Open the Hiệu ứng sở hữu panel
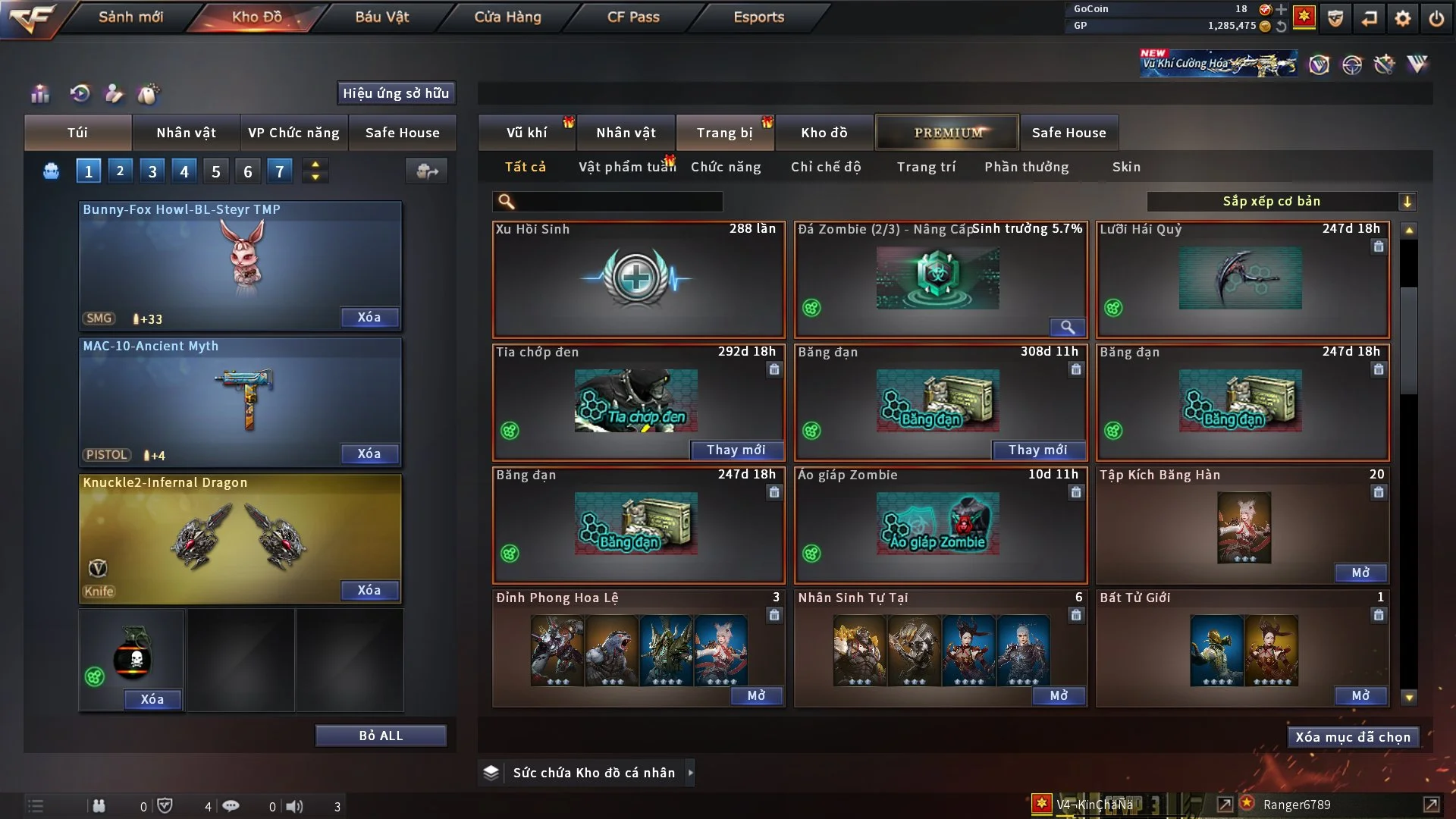Image resolution: width=1456 pixels, height=819 pixels. pyautogui.click(x=396, y=93)
